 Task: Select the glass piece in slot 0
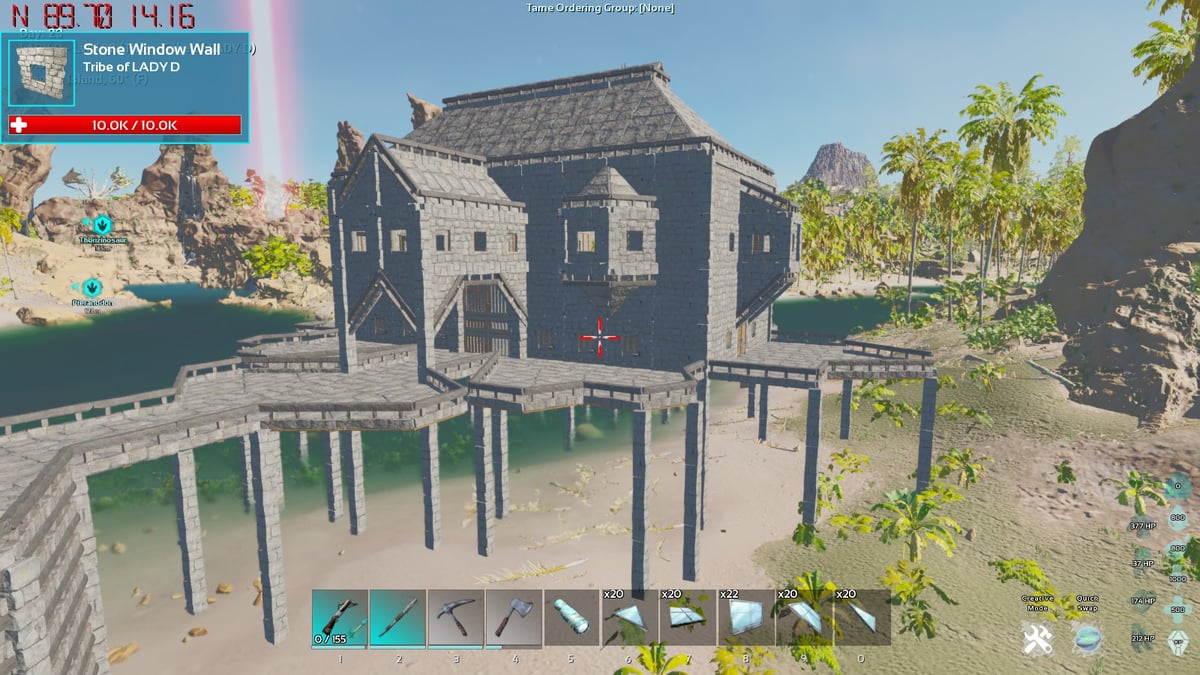point(861,617)
